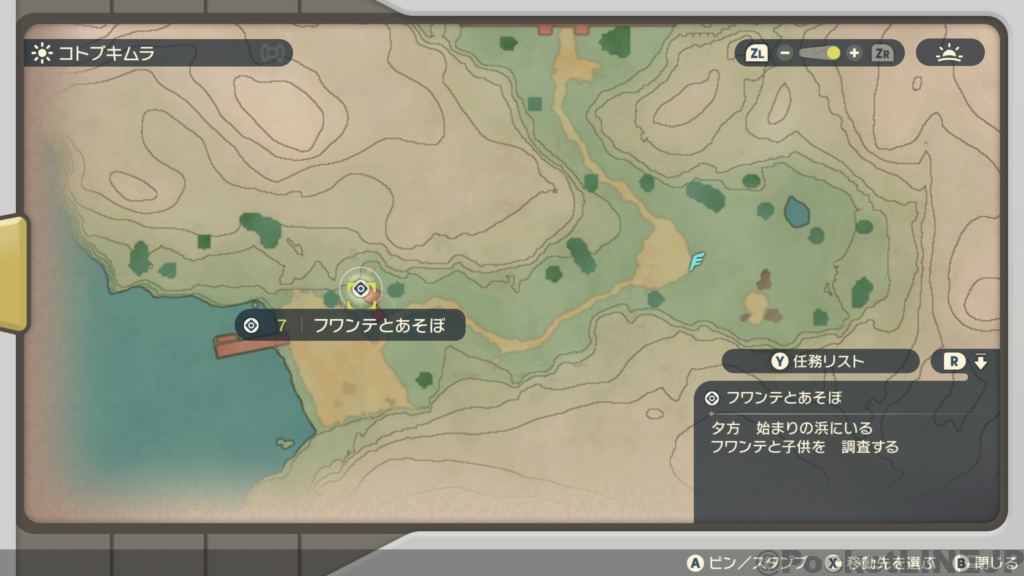The width and height of the screenshot is (1024, 576).
Task: Select the blue wing fast-travel marker
Action: (x=697, y=262)
